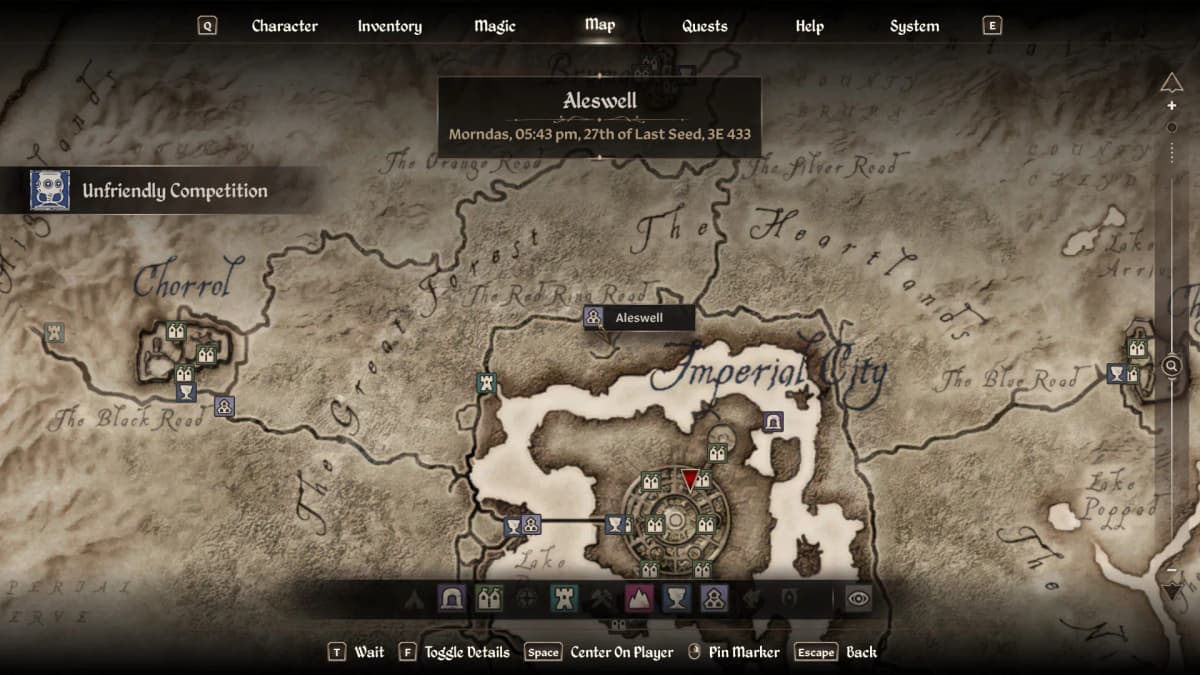Viewport: 1200px width, 675px height.
Task: Select the fort tower marker west of Chorrol
Action: [x=54, y=332]
